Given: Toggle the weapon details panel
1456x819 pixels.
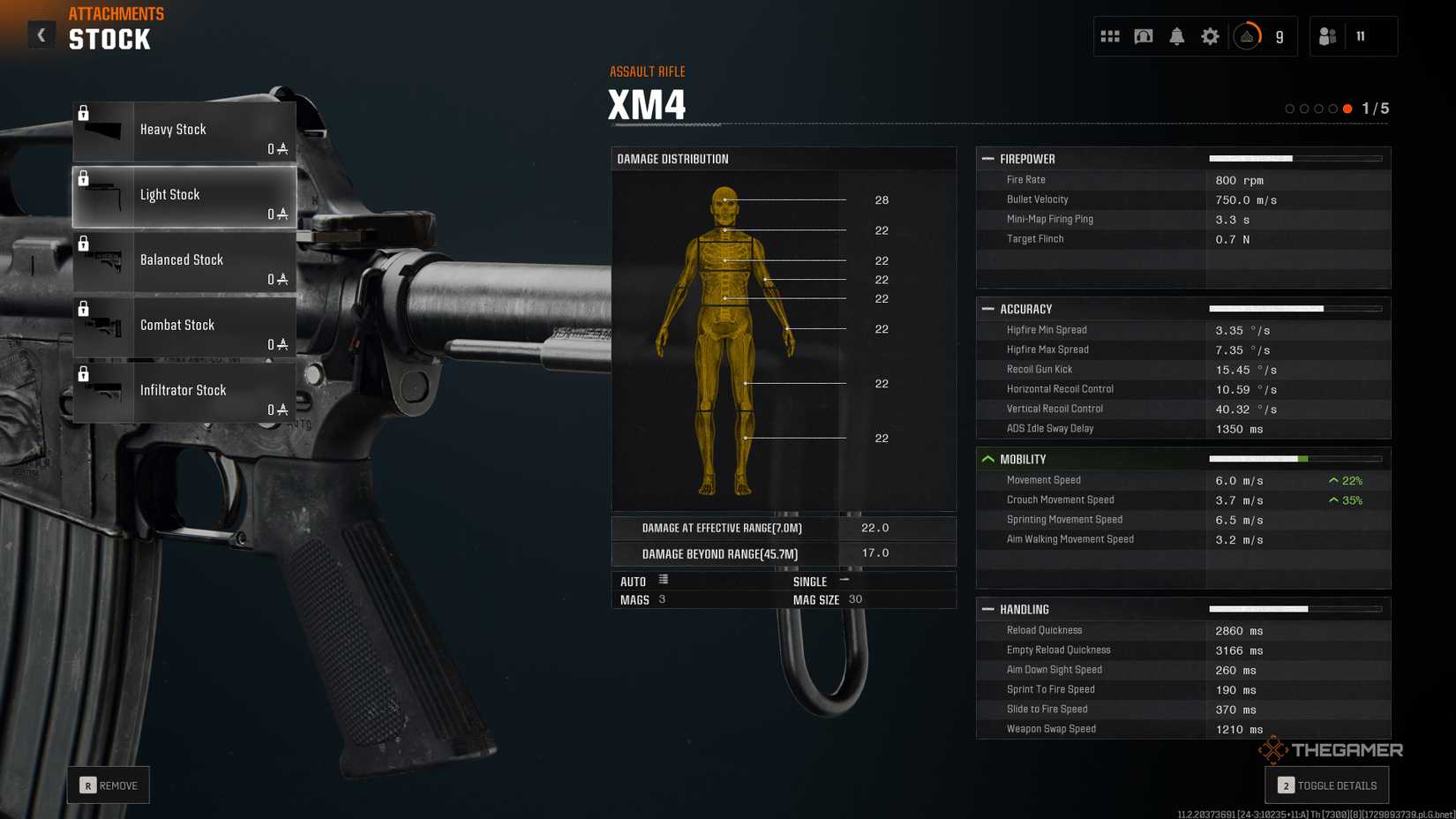Looking at the screenshot, I should [x=1326, y=785].
